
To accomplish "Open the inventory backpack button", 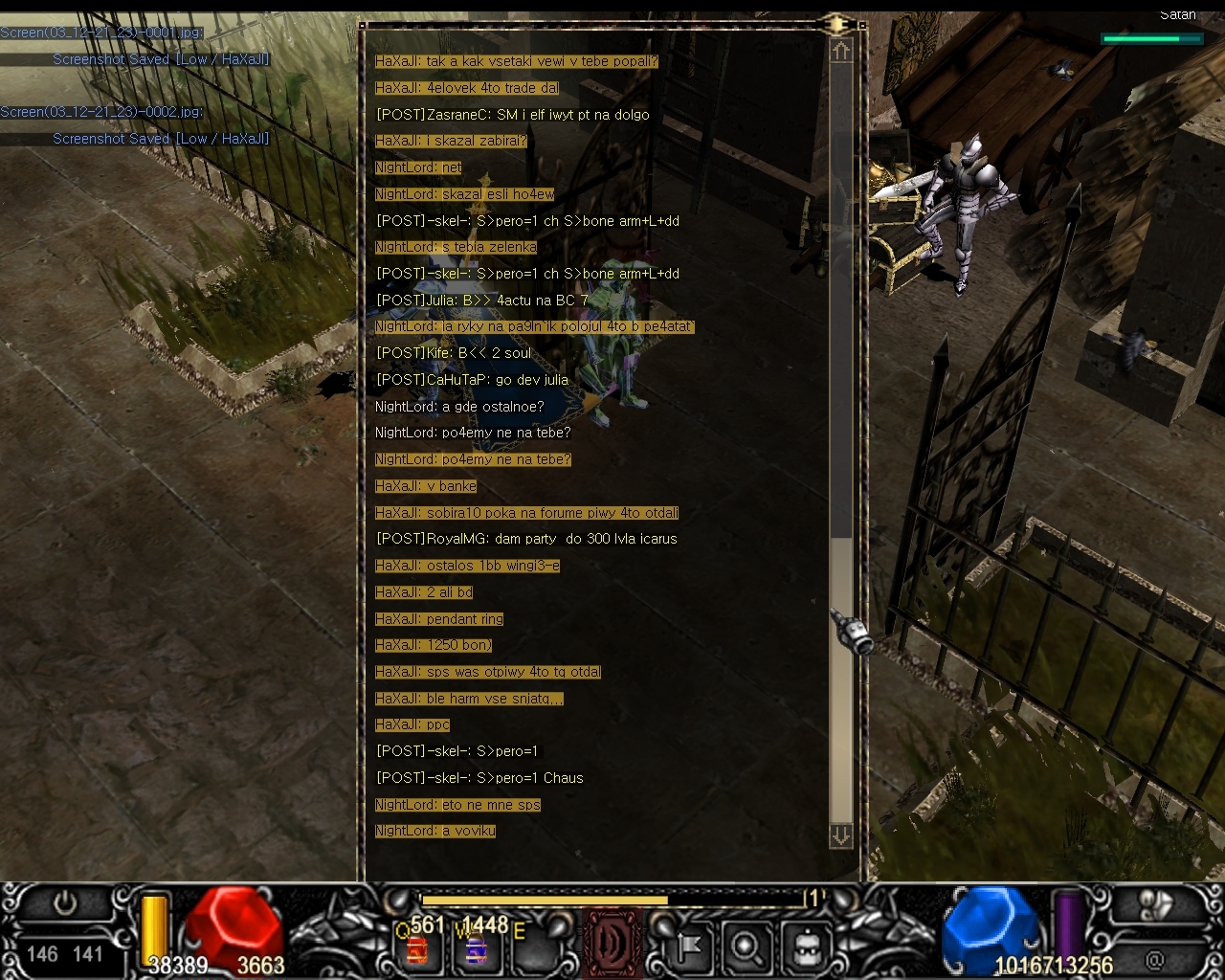I will coord(807,947).
